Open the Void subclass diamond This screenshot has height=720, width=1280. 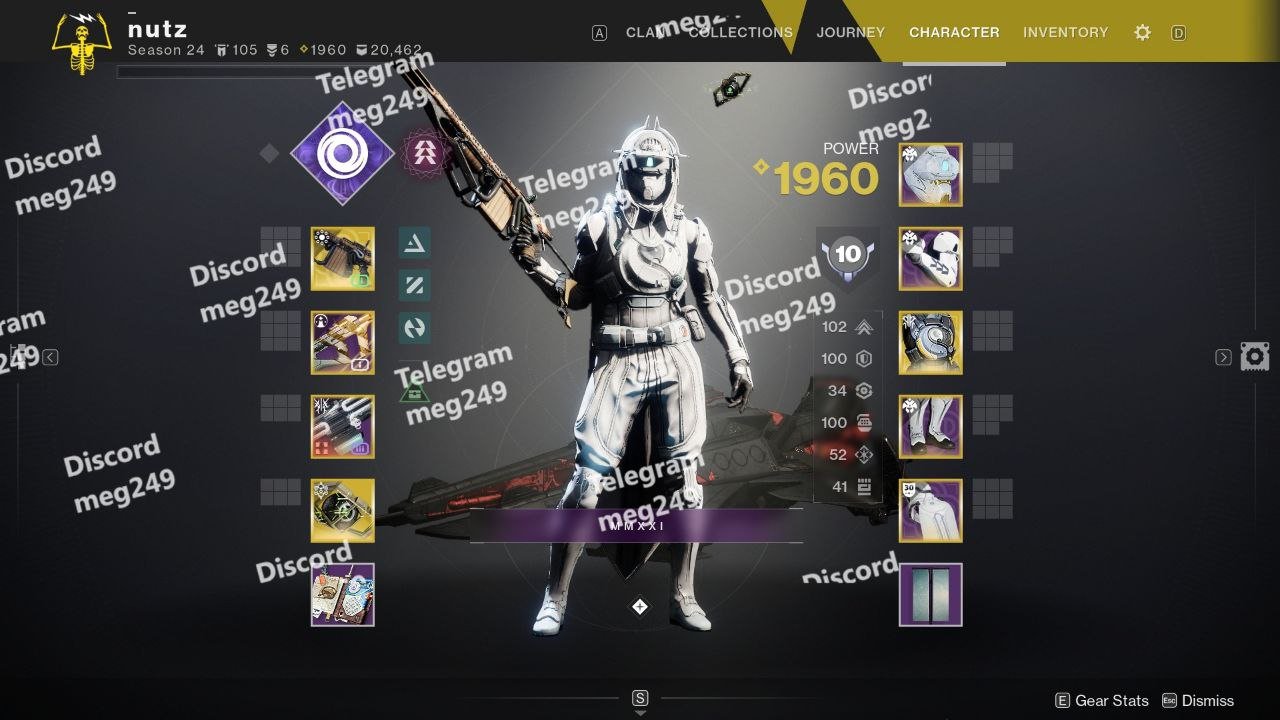click(x=342, y=153)
